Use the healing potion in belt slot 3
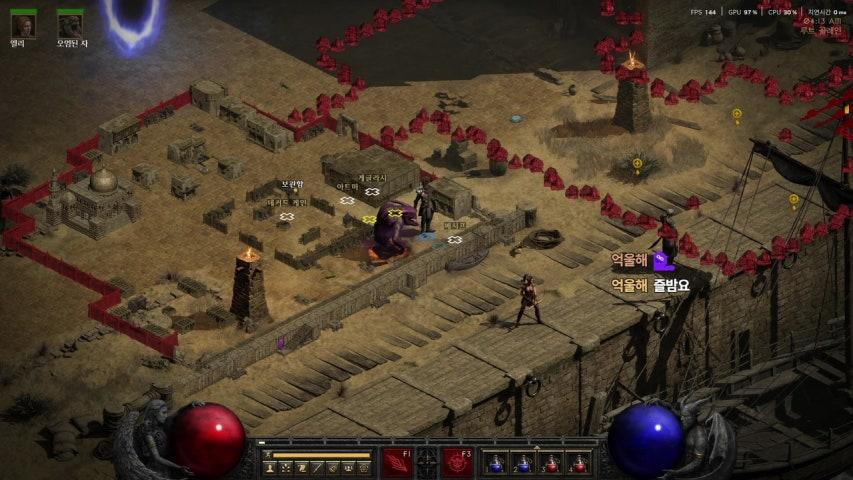Screen dimensions: 853x480 (x=551, y=464)
